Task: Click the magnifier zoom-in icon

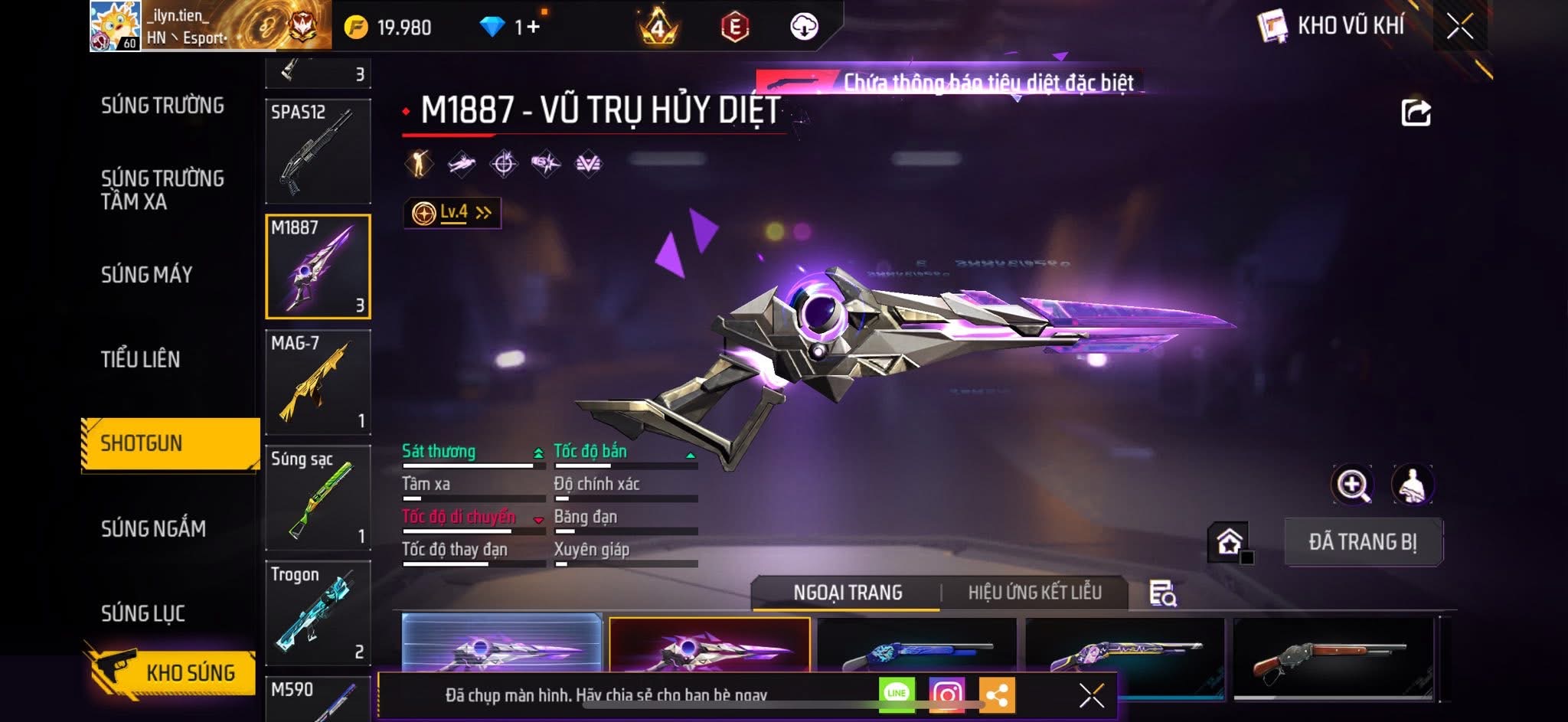Action: pos(1352,485)
